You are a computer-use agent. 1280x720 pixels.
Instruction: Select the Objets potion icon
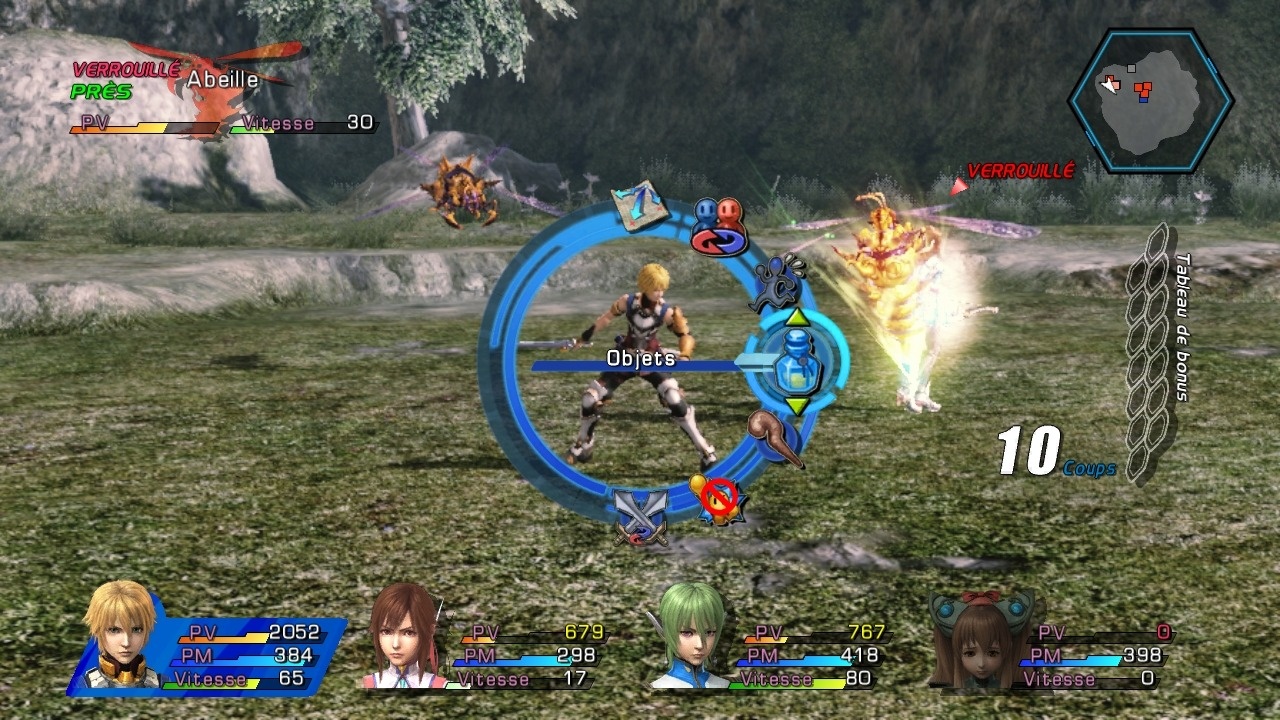coord(797,362)
